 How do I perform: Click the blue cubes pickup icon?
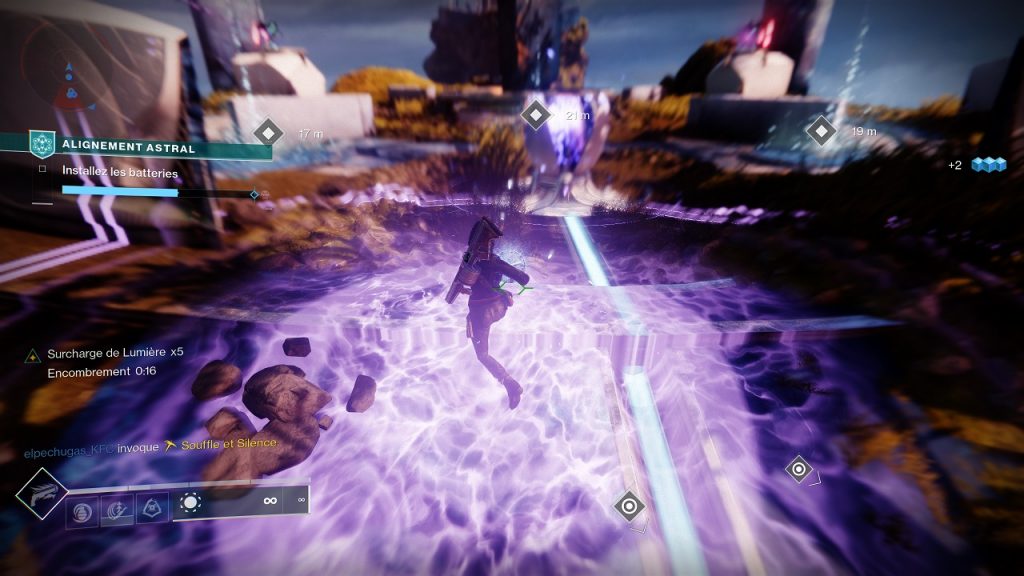[989, 164]
